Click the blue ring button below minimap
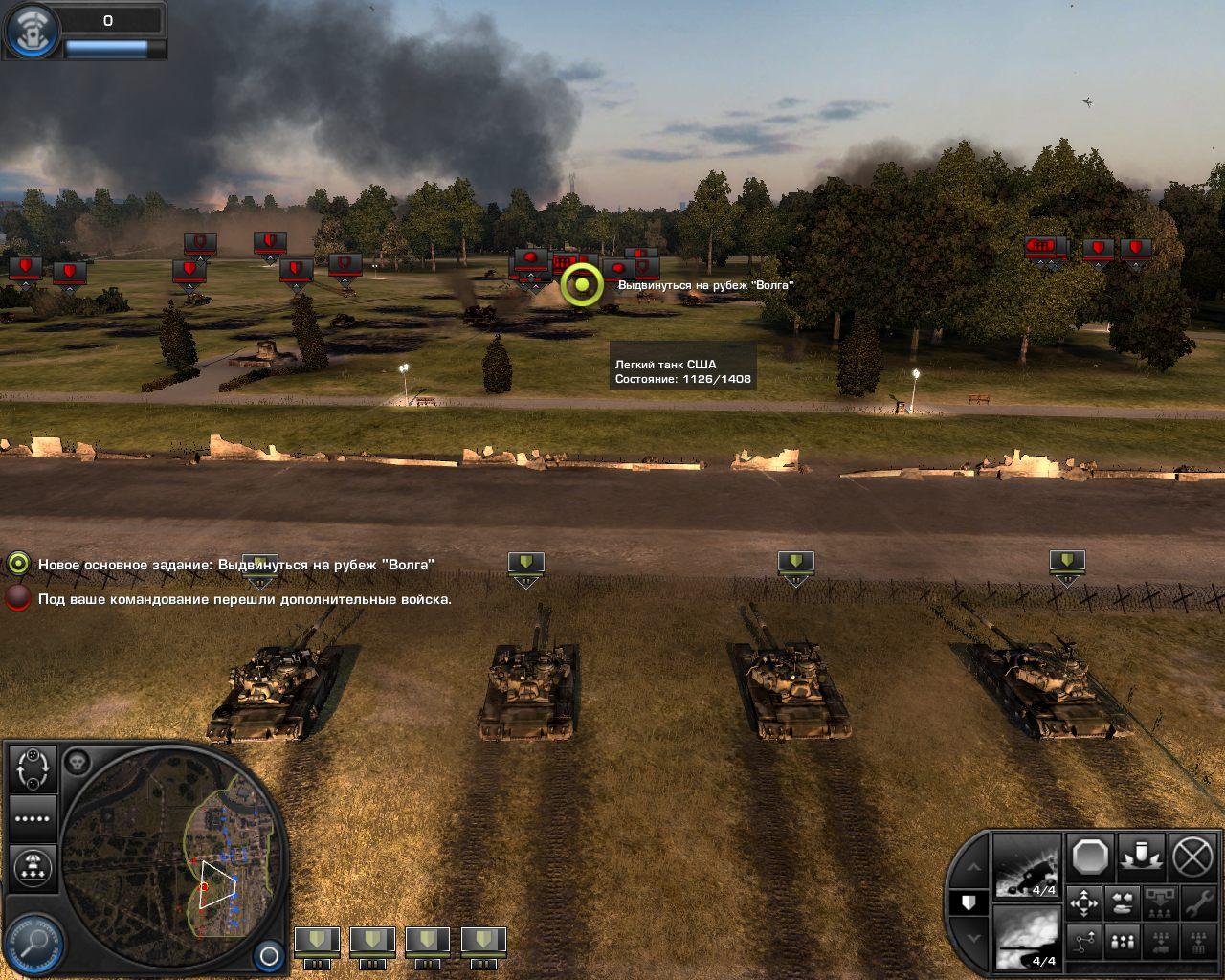This screenshot has height=980, width=1225. tap(269, 955)
